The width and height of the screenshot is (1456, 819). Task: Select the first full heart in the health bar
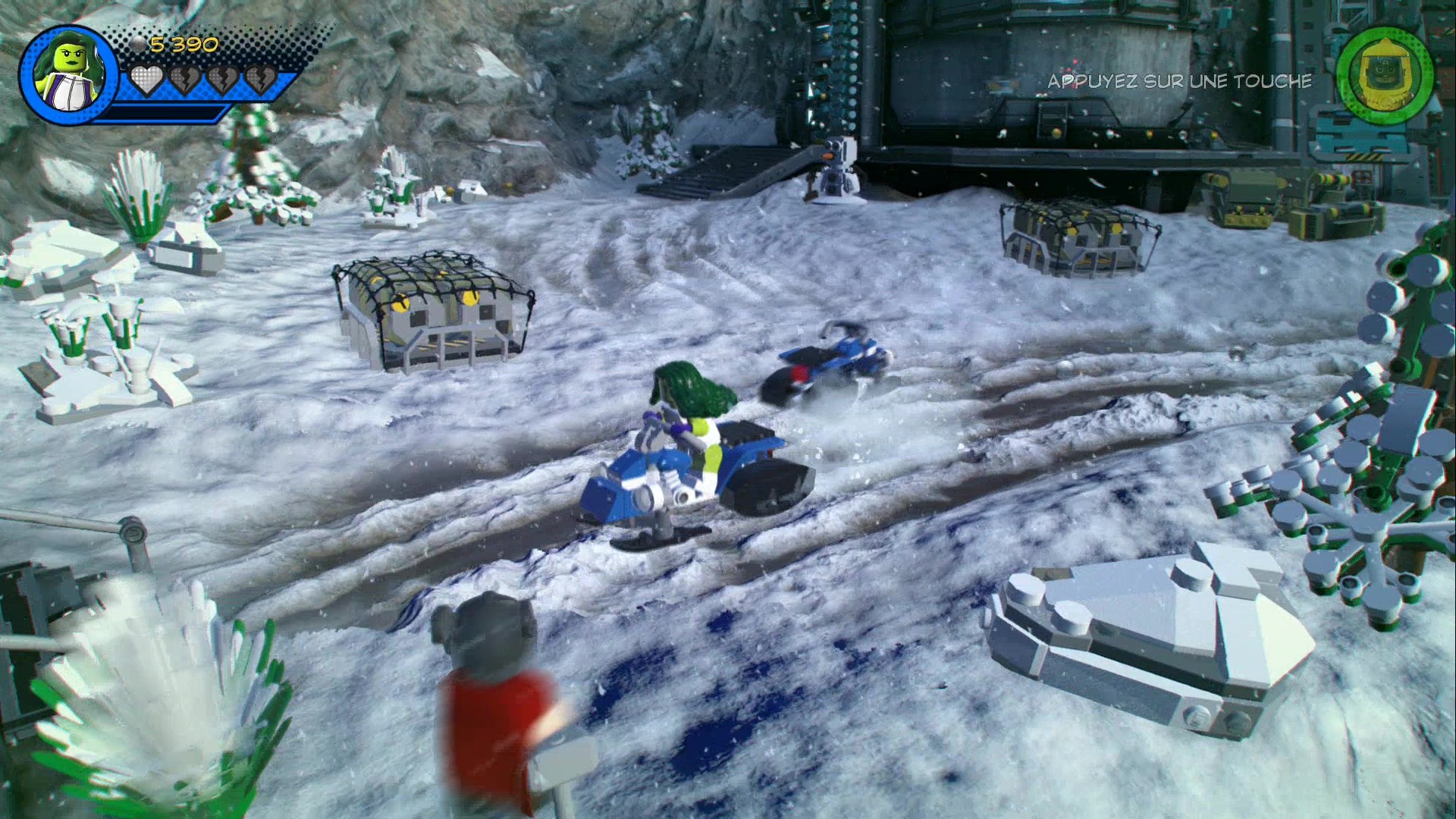pyautogui.click(x=146, y=80)
